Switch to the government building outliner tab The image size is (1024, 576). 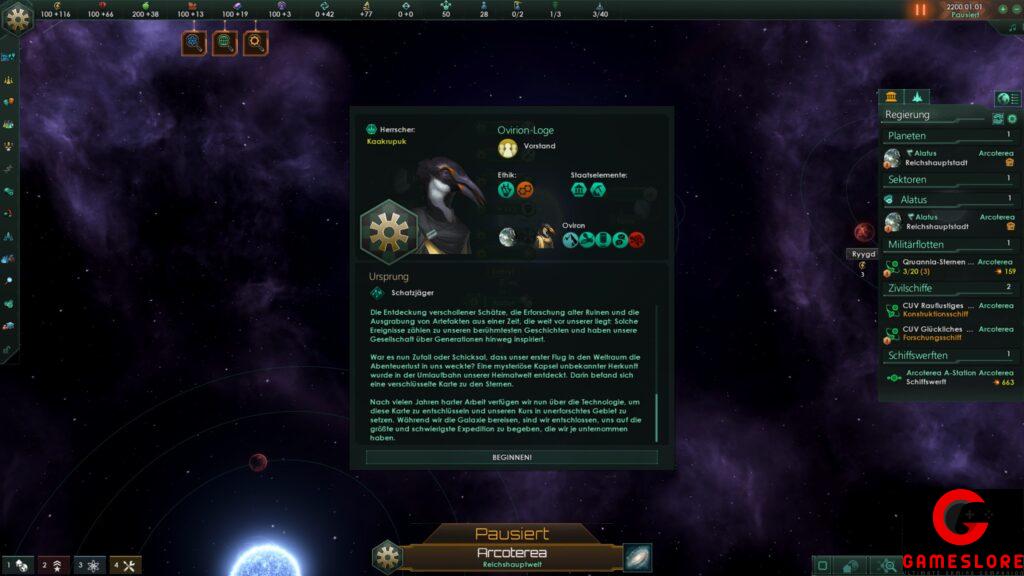click(x=890, y=97)
